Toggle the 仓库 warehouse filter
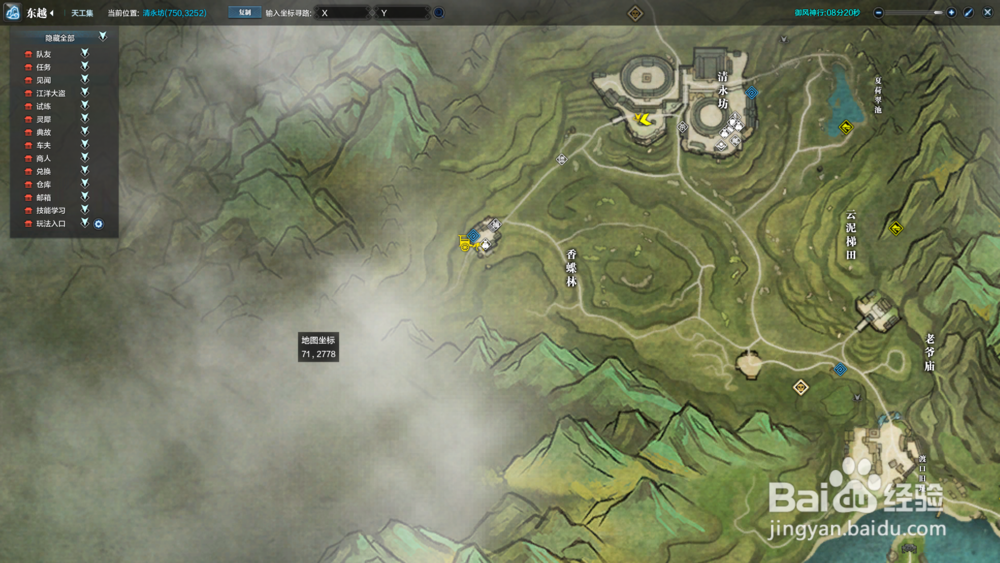This screenshot has width=1000, height=563. click(x=85, y=184)
